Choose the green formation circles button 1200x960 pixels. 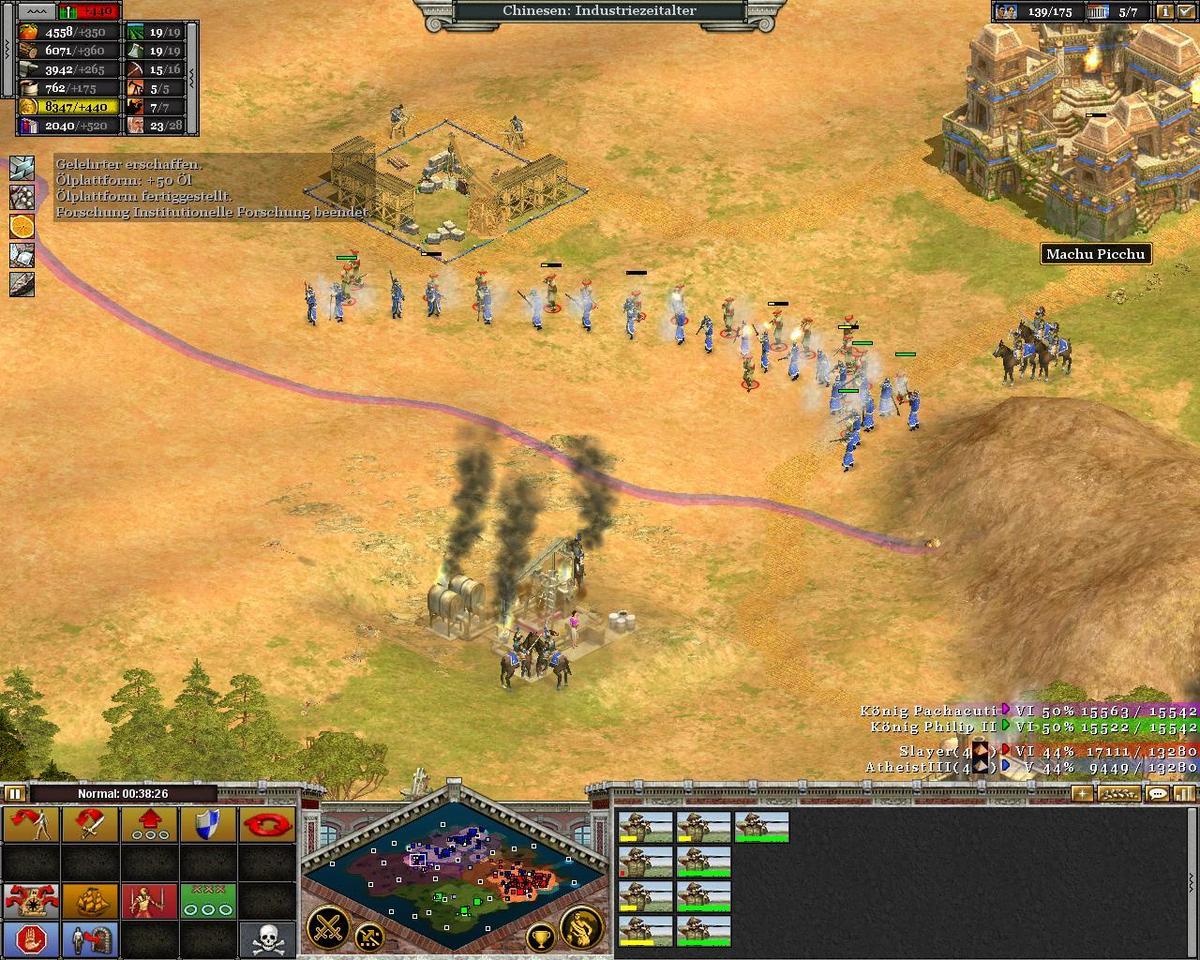tap(208, 900)
